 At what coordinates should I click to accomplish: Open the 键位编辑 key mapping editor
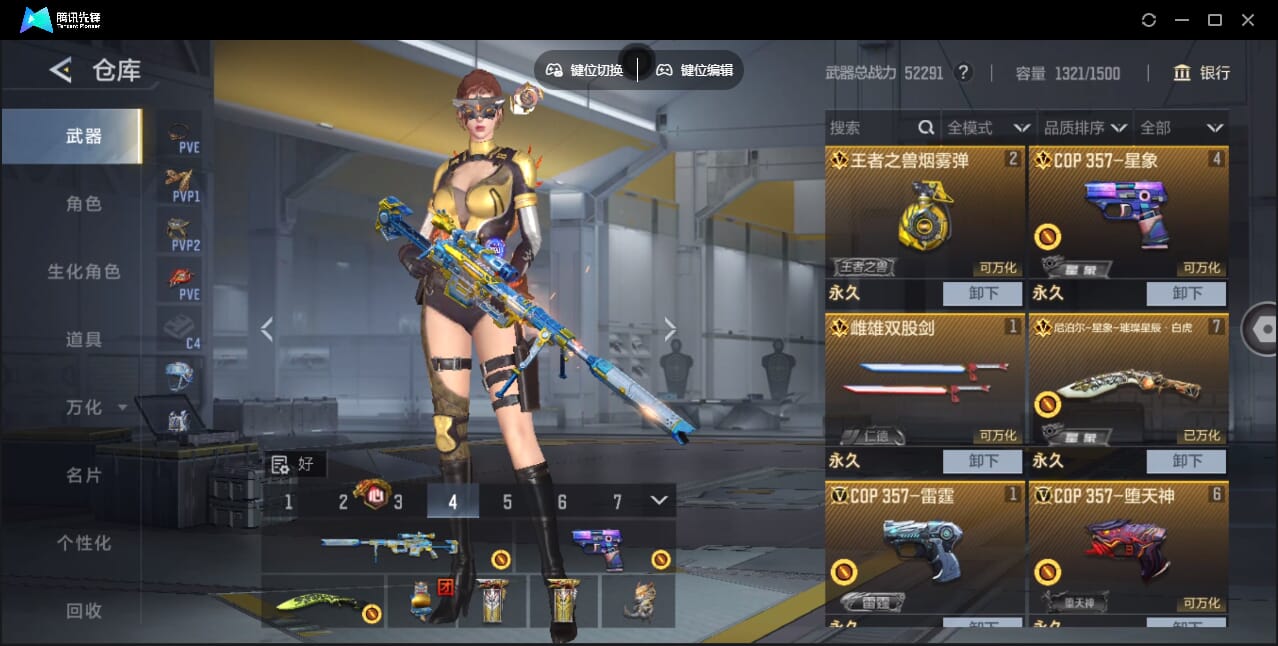click(x=694, y=70)
